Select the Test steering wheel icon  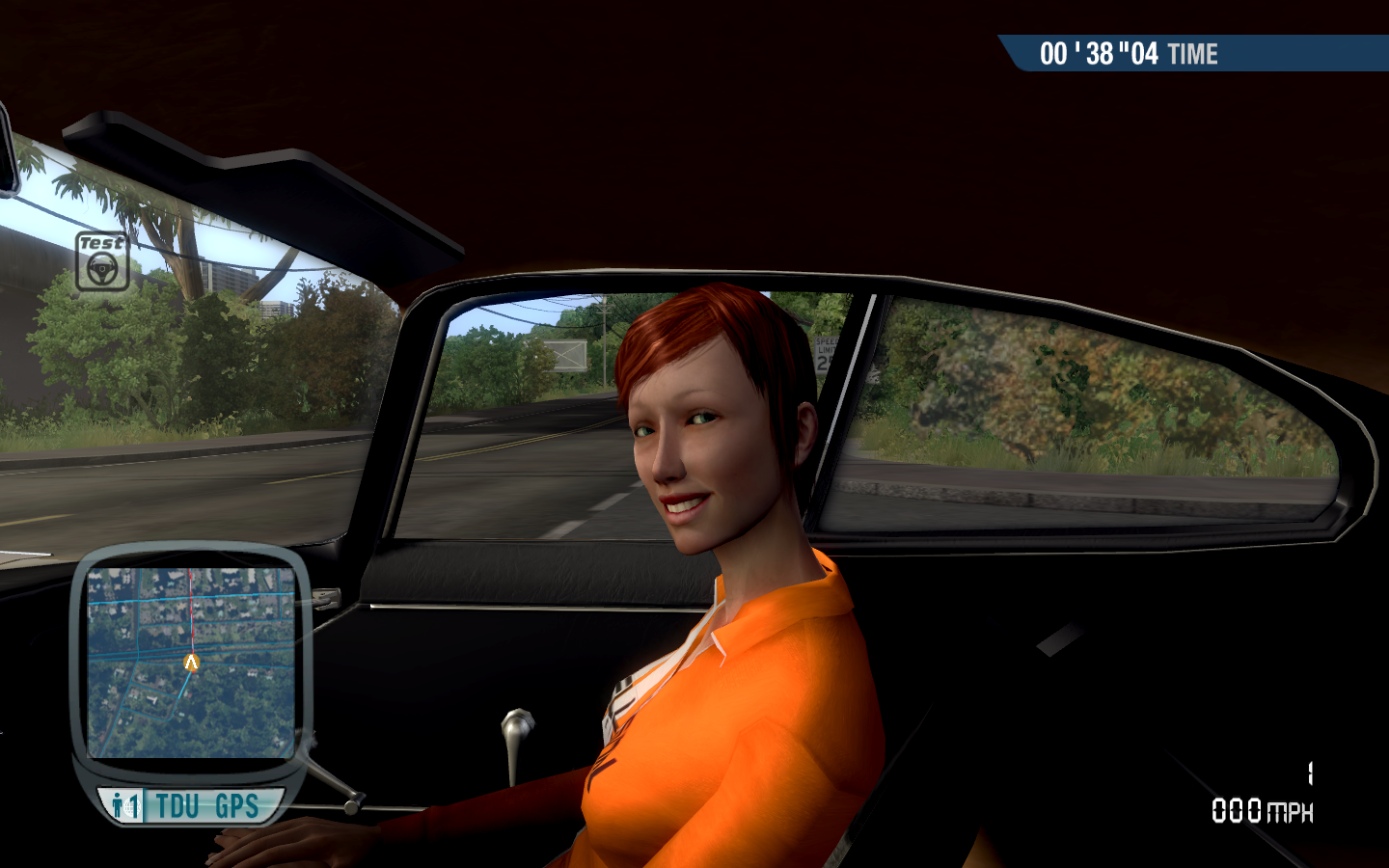tap(102, 261)
